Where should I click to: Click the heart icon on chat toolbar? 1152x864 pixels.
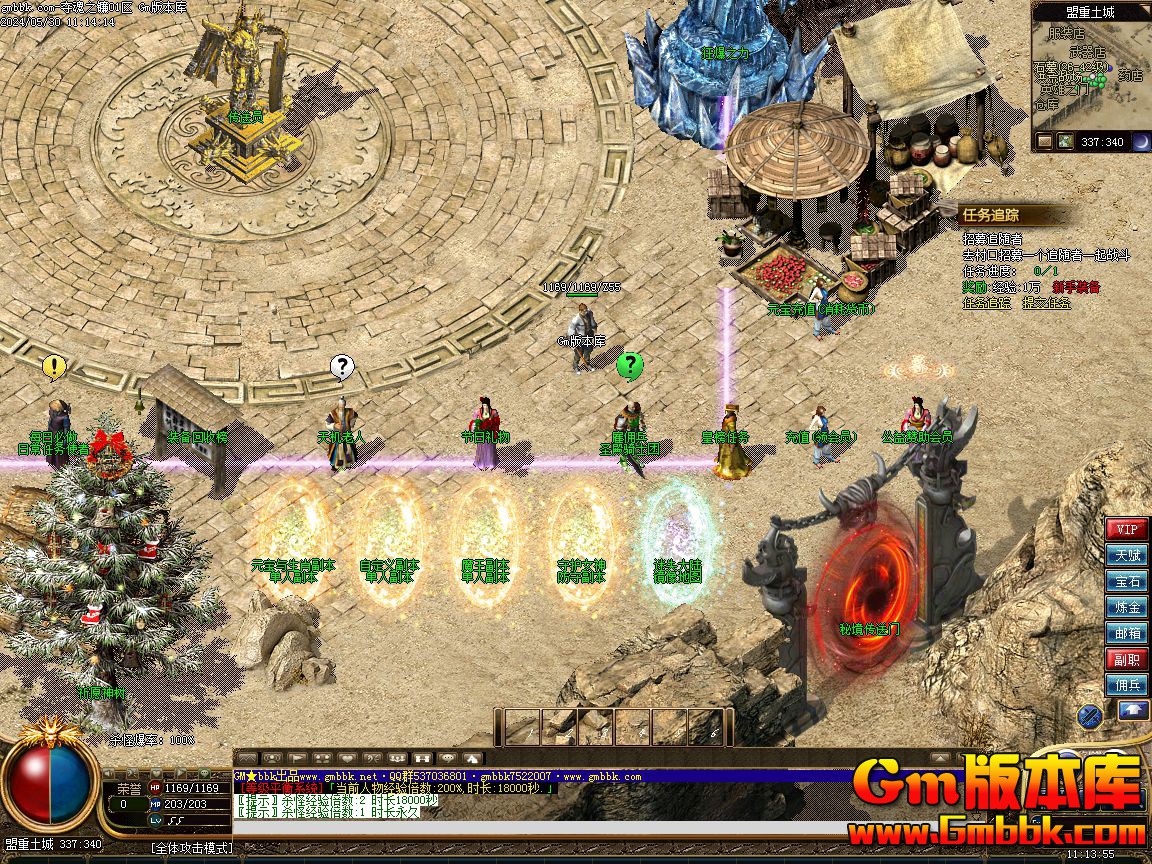click(x=347, y=759)
